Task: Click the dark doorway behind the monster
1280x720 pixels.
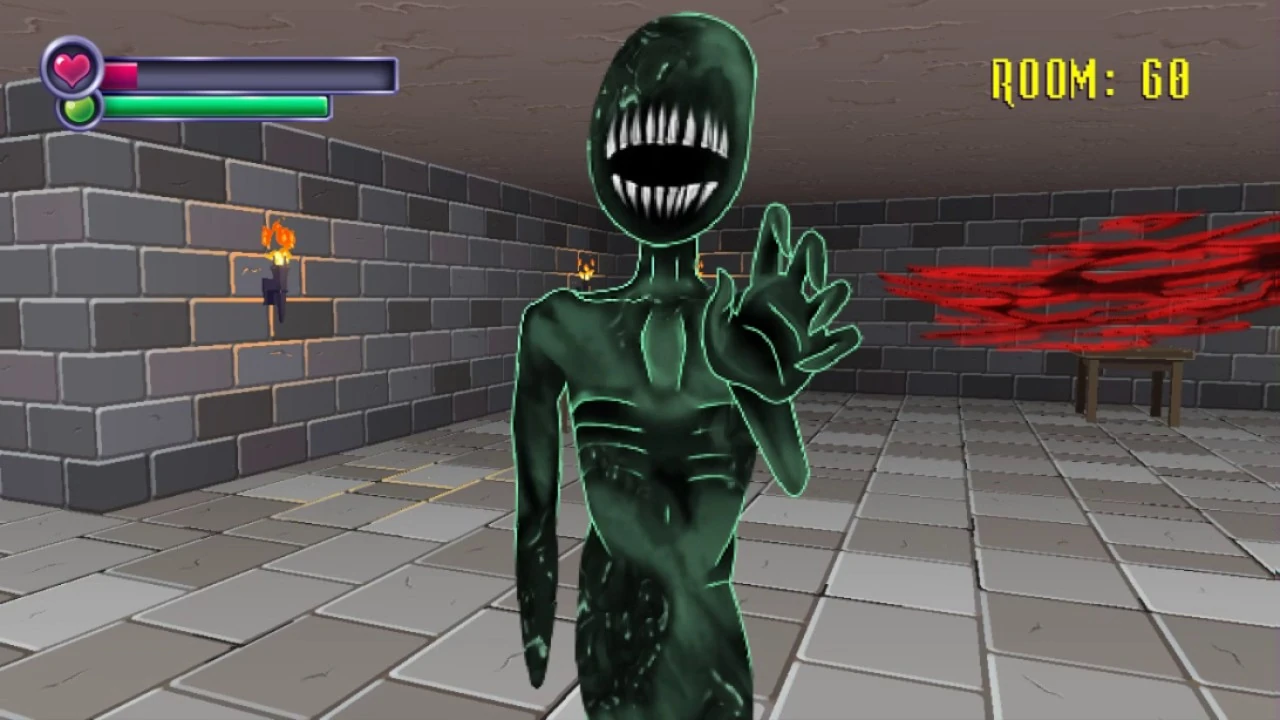Action: [700, 270]
